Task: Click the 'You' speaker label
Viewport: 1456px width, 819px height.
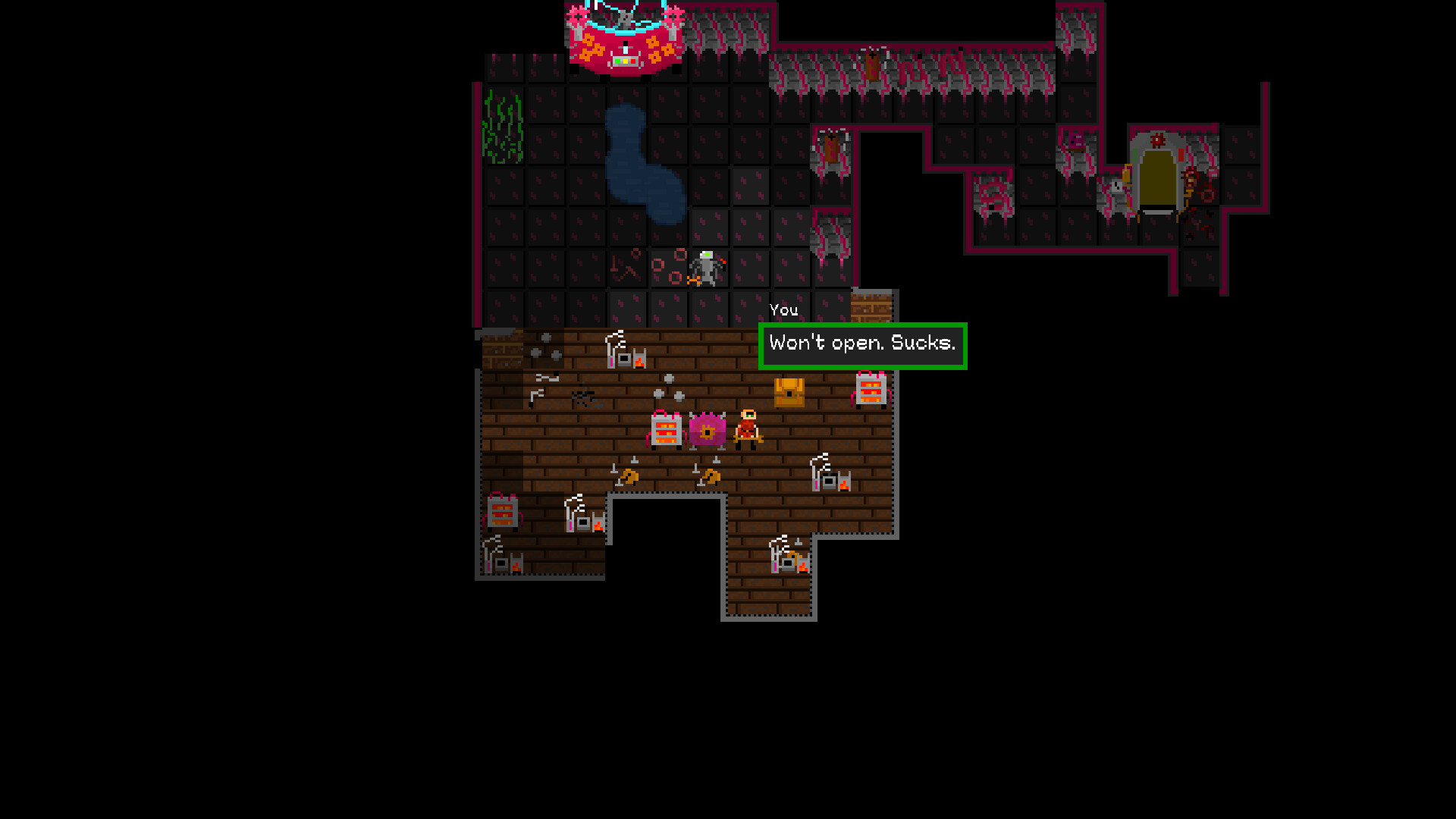Action: click(784, 309)
